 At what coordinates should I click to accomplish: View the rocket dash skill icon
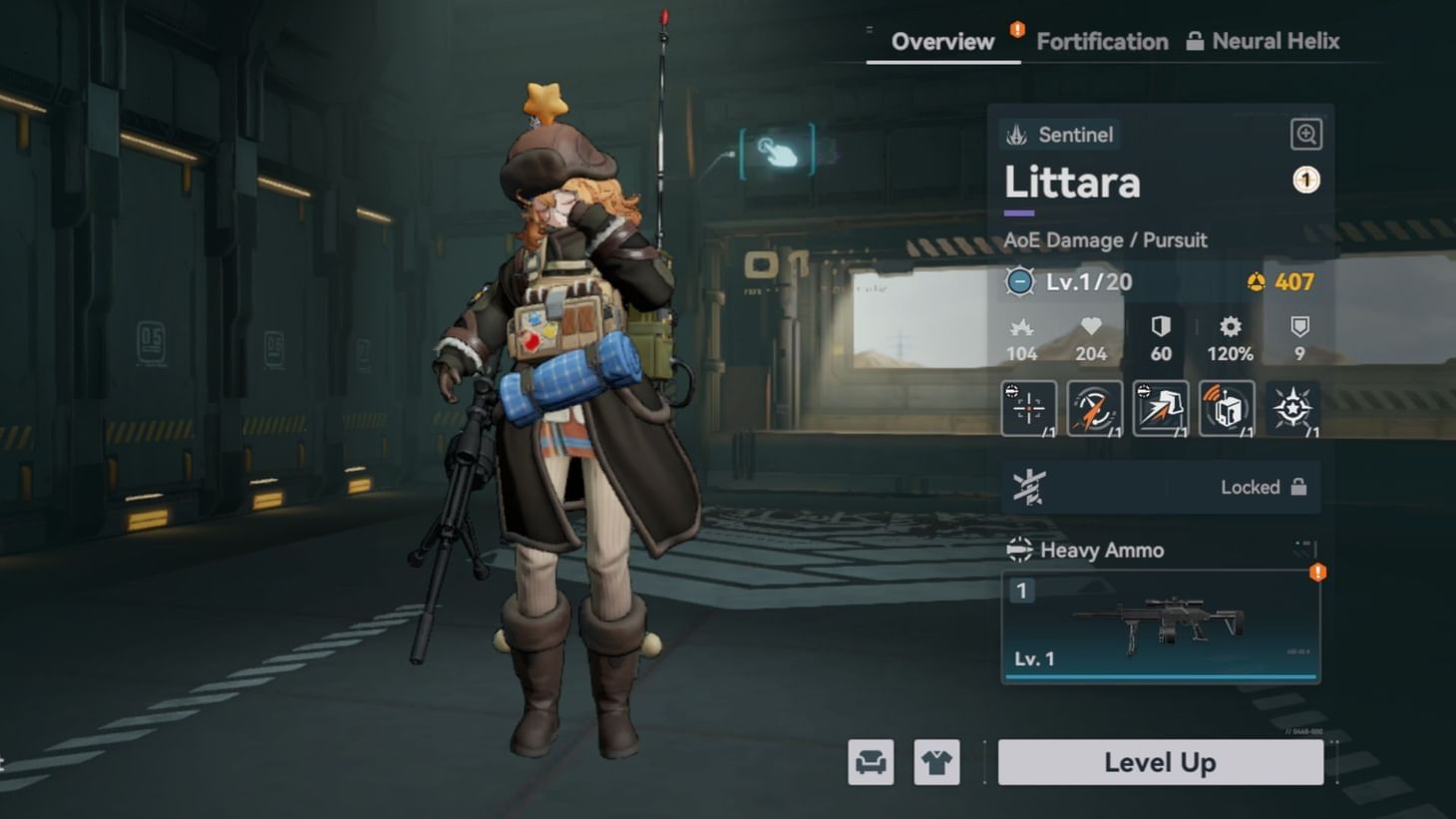(1094, 408)
